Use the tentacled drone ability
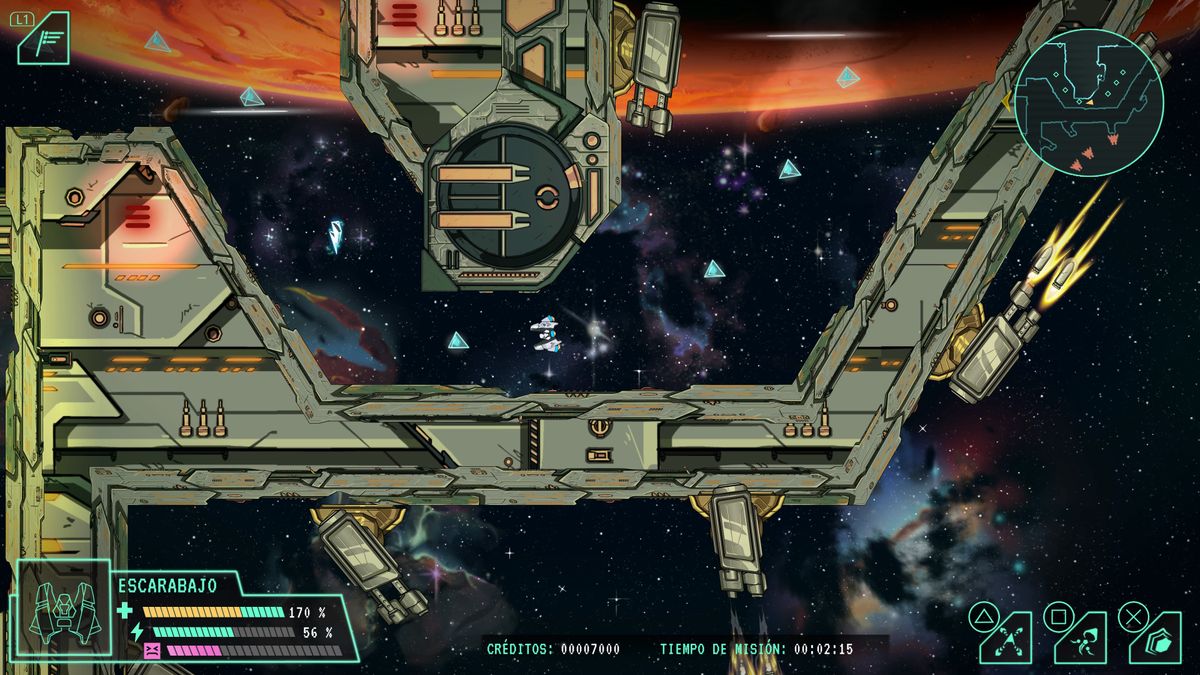Viewport: 1200px width, 675px height. 1079,637
